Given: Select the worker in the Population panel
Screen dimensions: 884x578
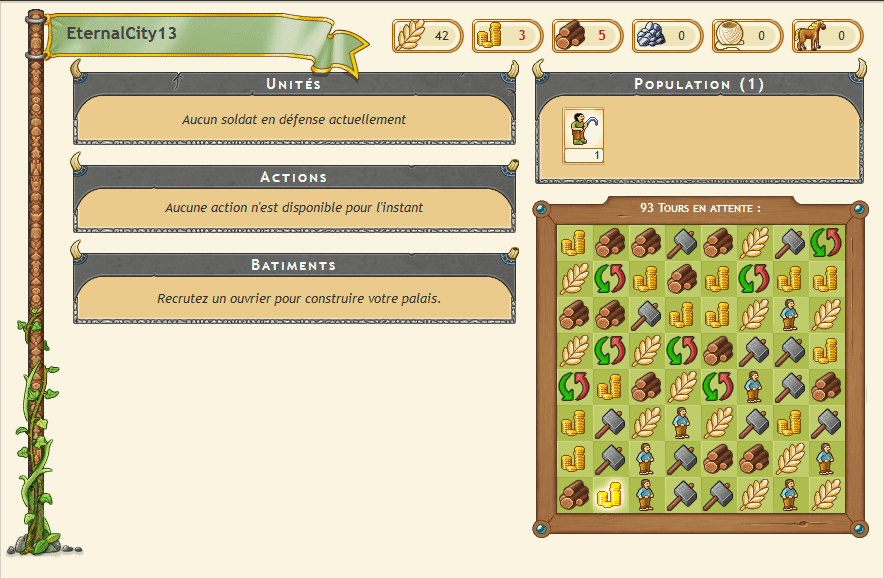Looking at the screenshot, I should (583, 129).
